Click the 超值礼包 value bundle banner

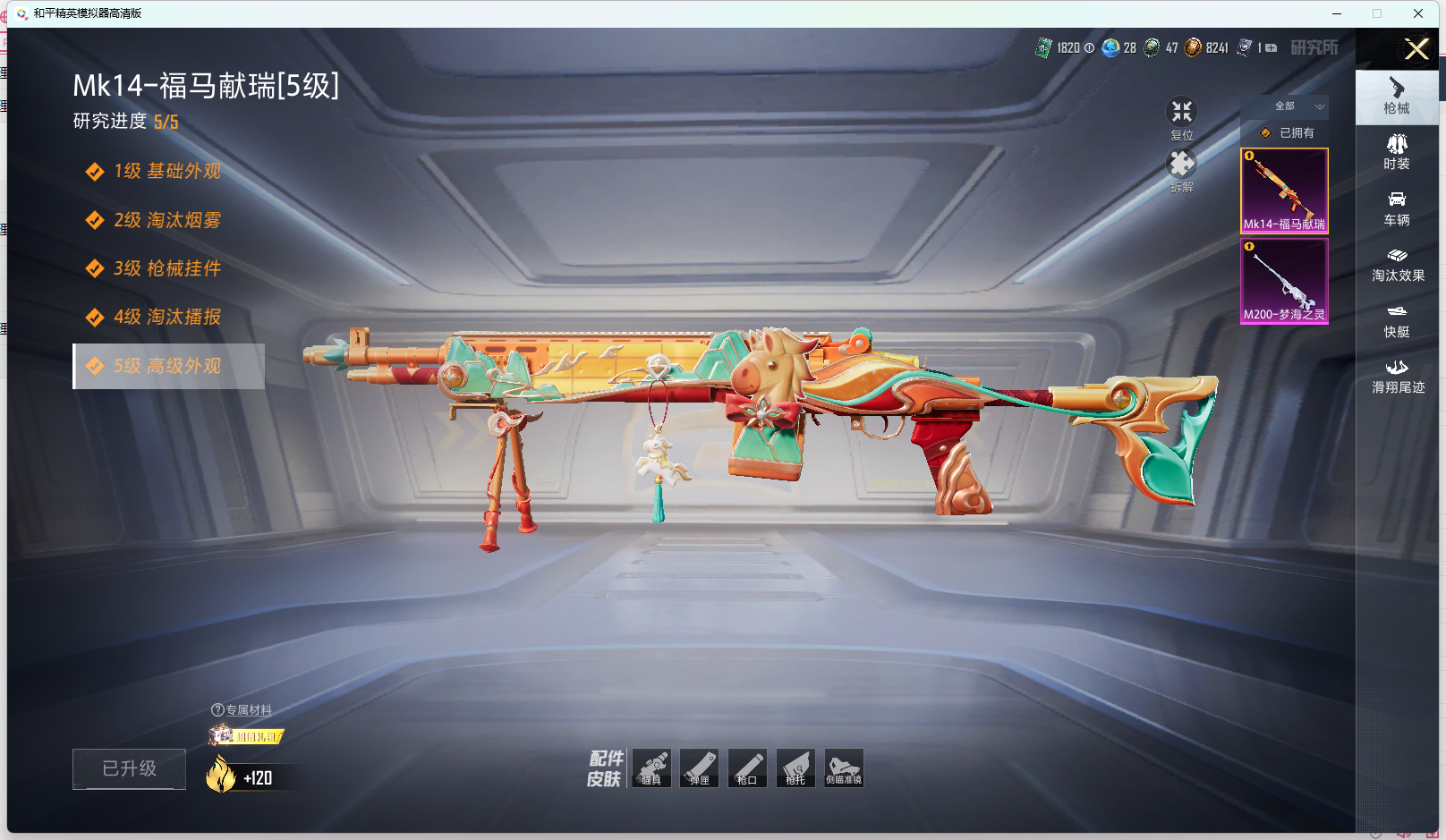(x=247, y=736)
